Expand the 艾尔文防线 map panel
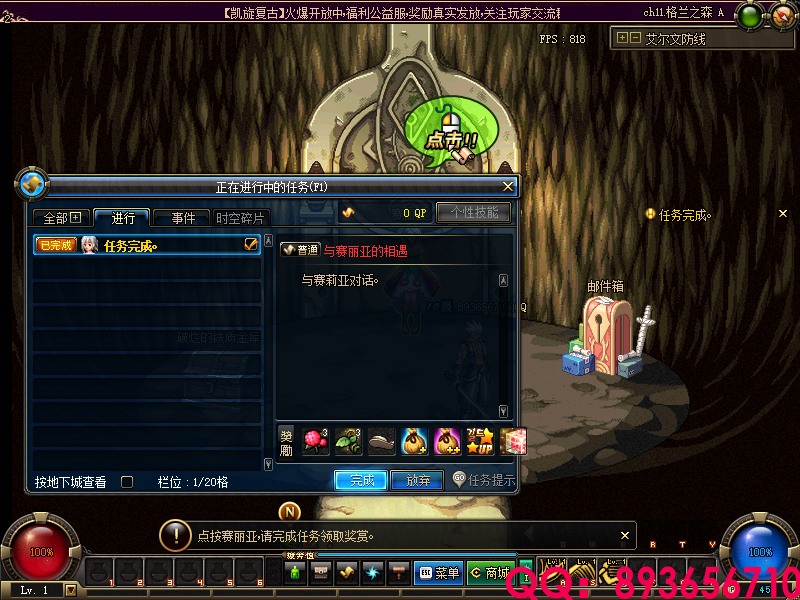800x600 pixels. [623, 38]
